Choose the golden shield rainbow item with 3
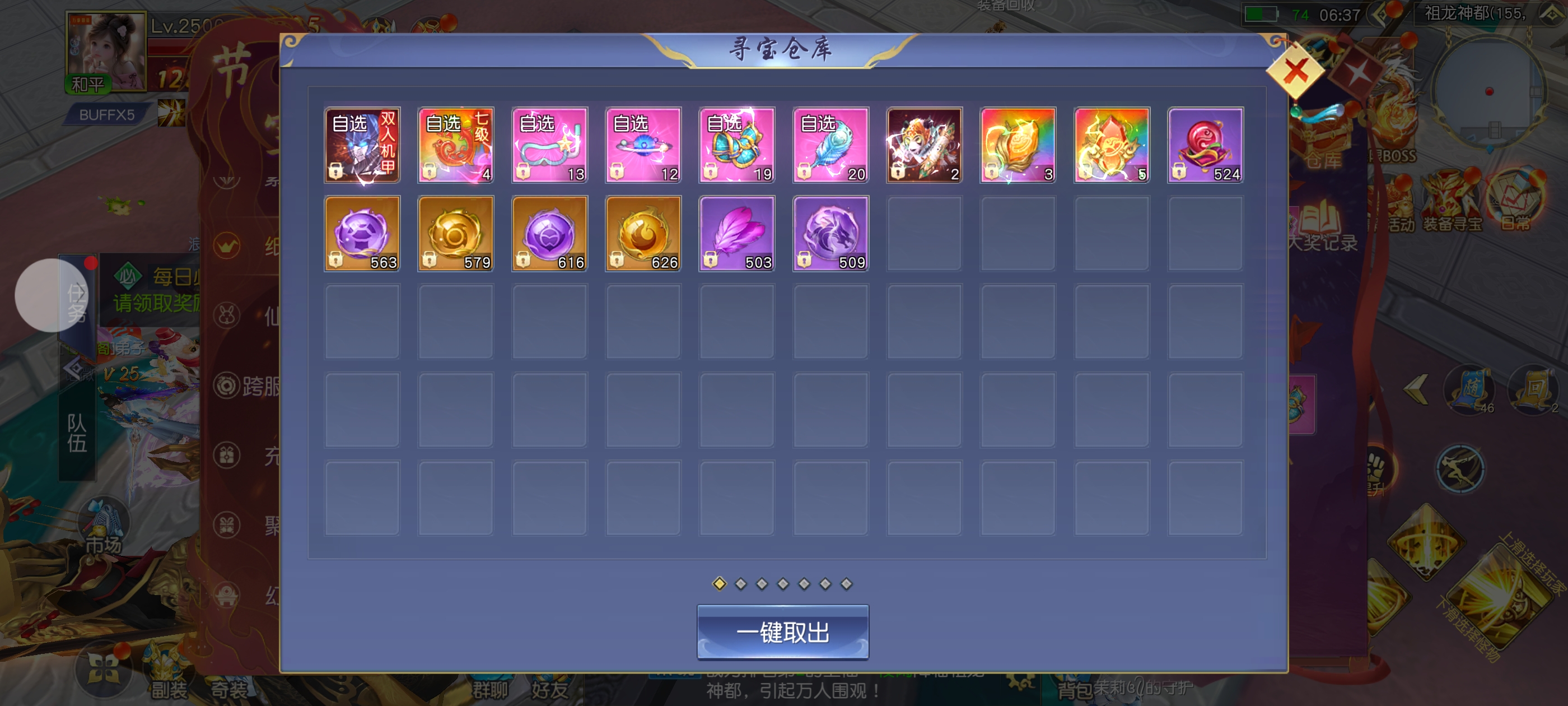Image resolution: width=1568 pixels, height=706 pixels. (1018, 146)
